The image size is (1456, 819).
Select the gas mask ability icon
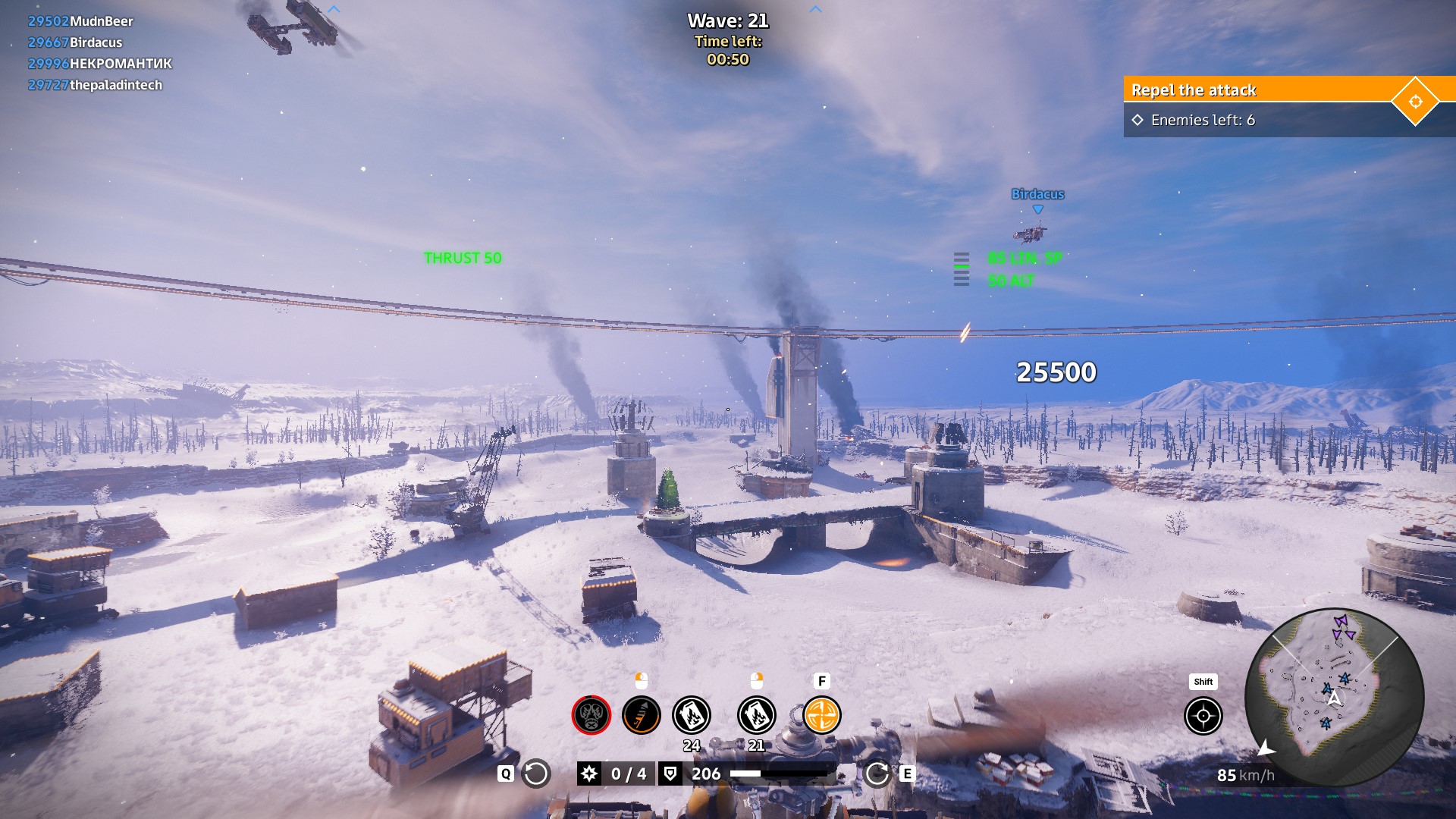(x=591, y=715)
